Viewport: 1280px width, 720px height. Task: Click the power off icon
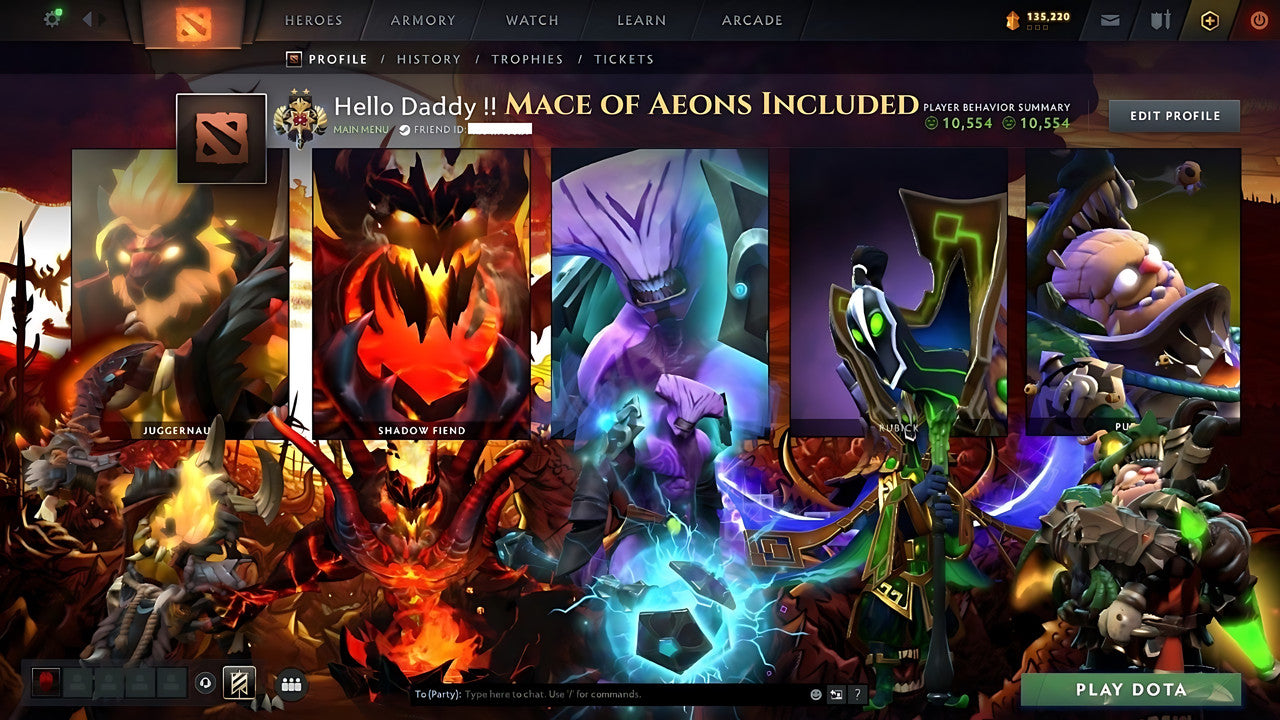(1261, 19)
